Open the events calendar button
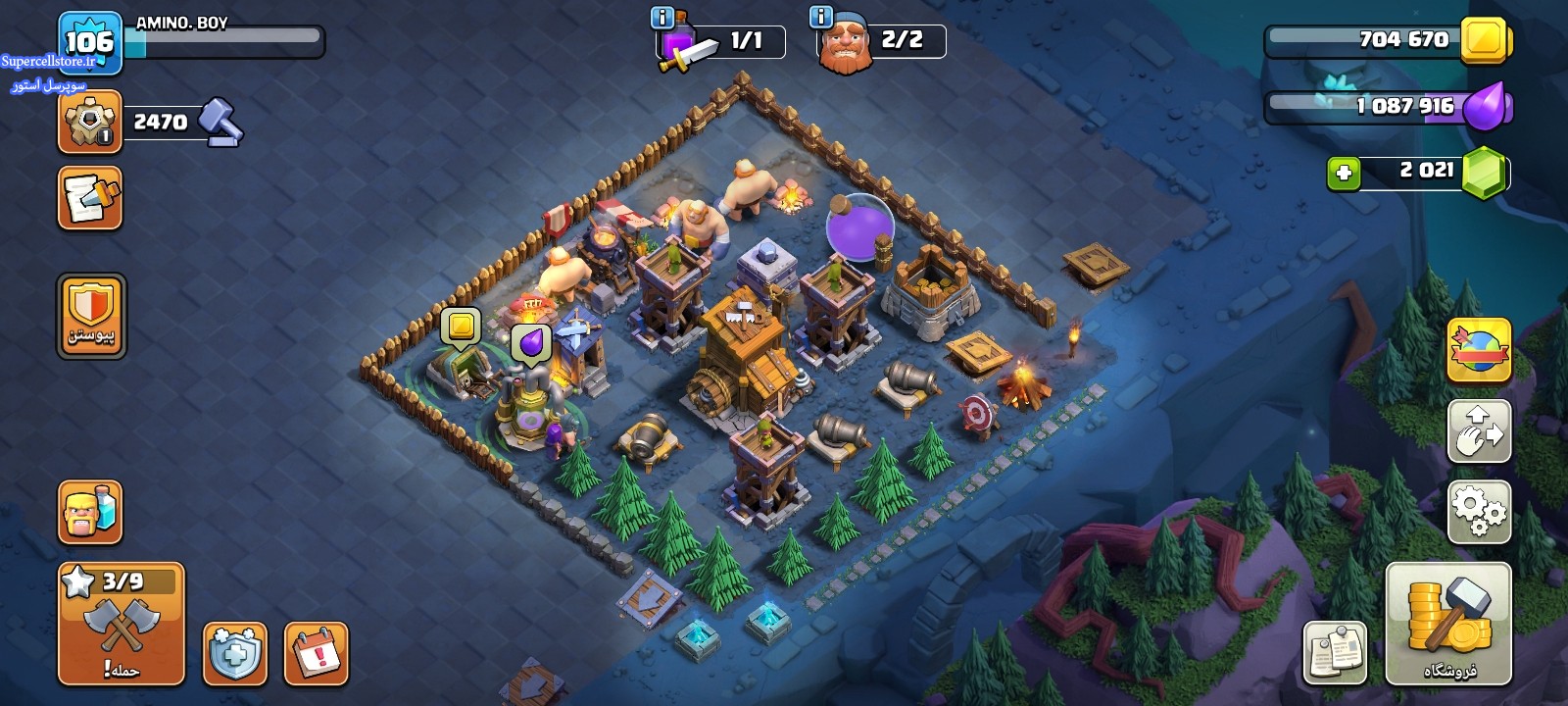Image resolution: width=1568 pixels, height=706 pixels. 317,653
